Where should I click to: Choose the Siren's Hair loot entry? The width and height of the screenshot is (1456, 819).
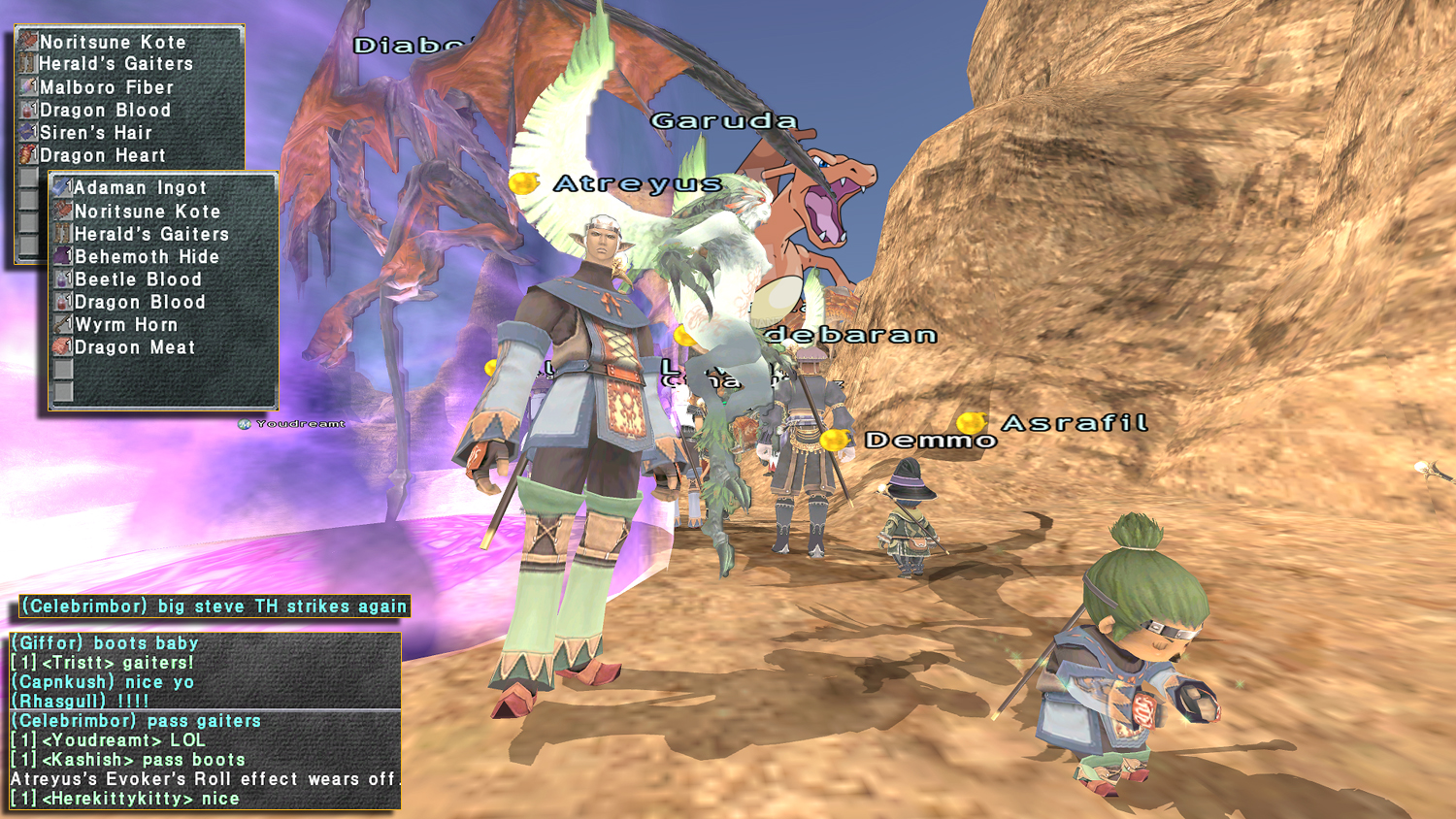95,133
